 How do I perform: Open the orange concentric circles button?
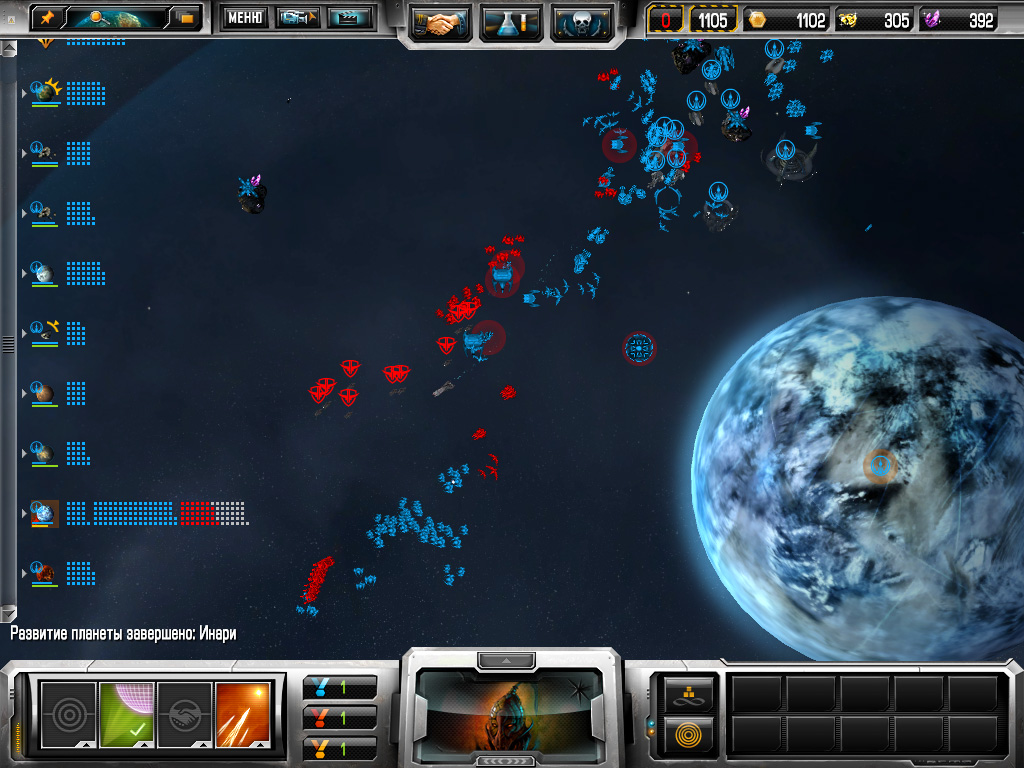pyautogui.click(x=690, y=735)
